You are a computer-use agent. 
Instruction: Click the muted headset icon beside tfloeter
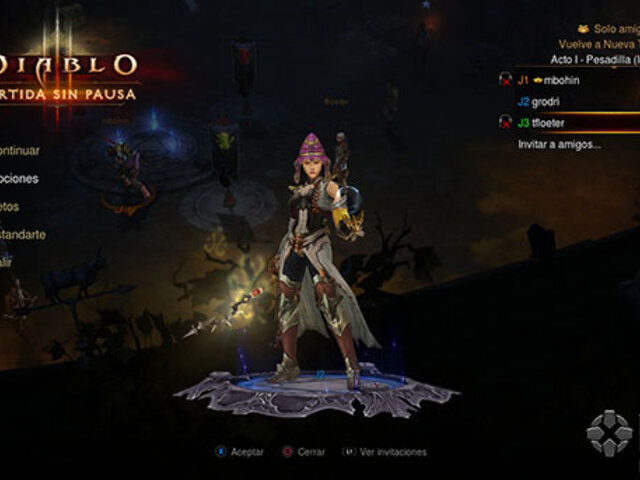506,123
